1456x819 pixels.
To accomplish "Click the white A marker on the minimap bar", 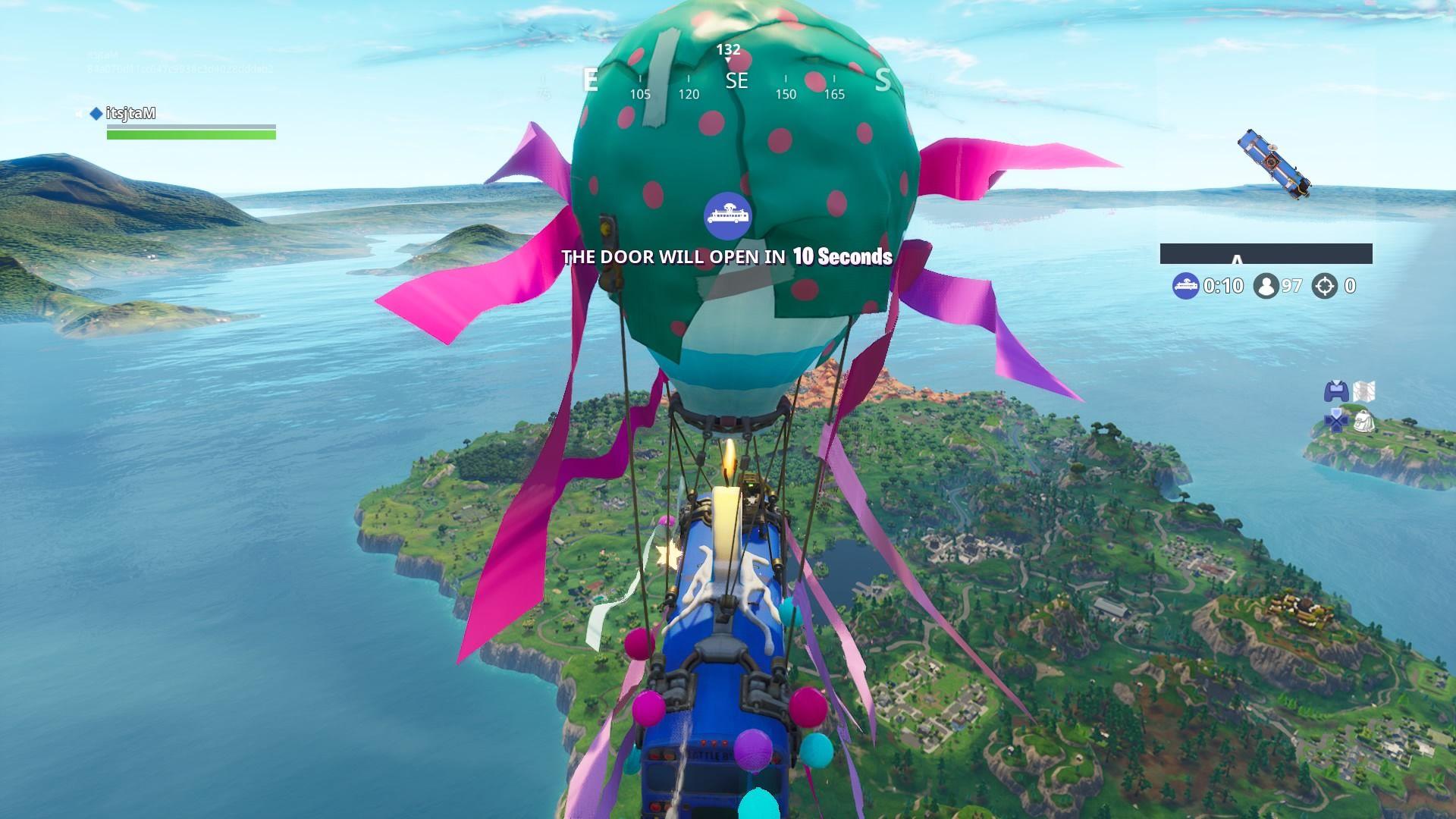I will tap(1237, 259).
